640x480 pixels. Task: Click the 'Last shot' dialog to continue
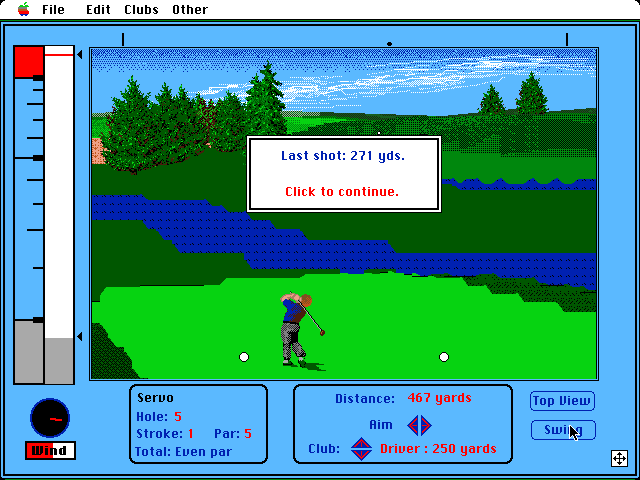[x=344, y=174]
